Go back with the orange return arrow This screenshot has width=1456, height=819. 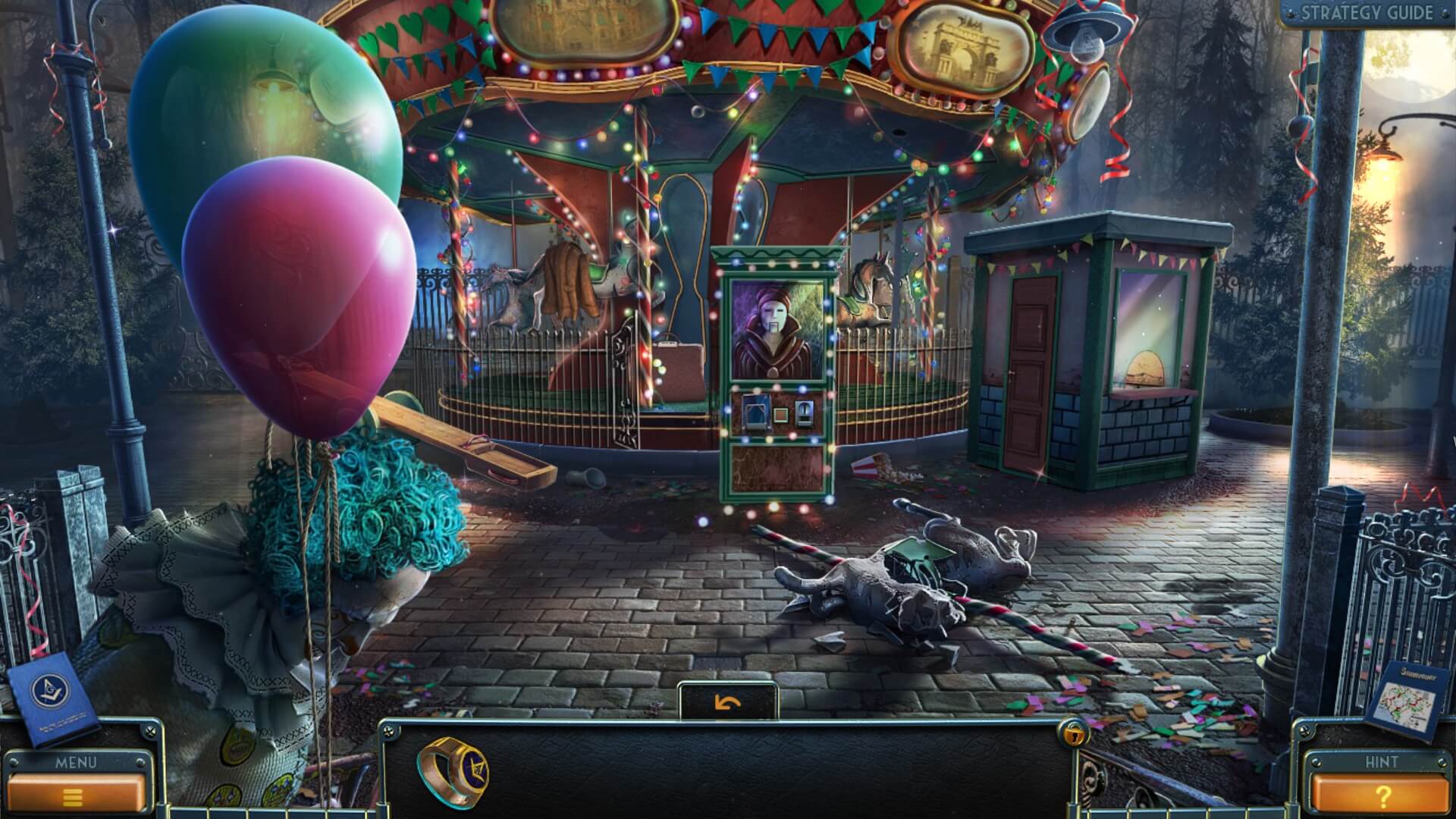(728, 703)
